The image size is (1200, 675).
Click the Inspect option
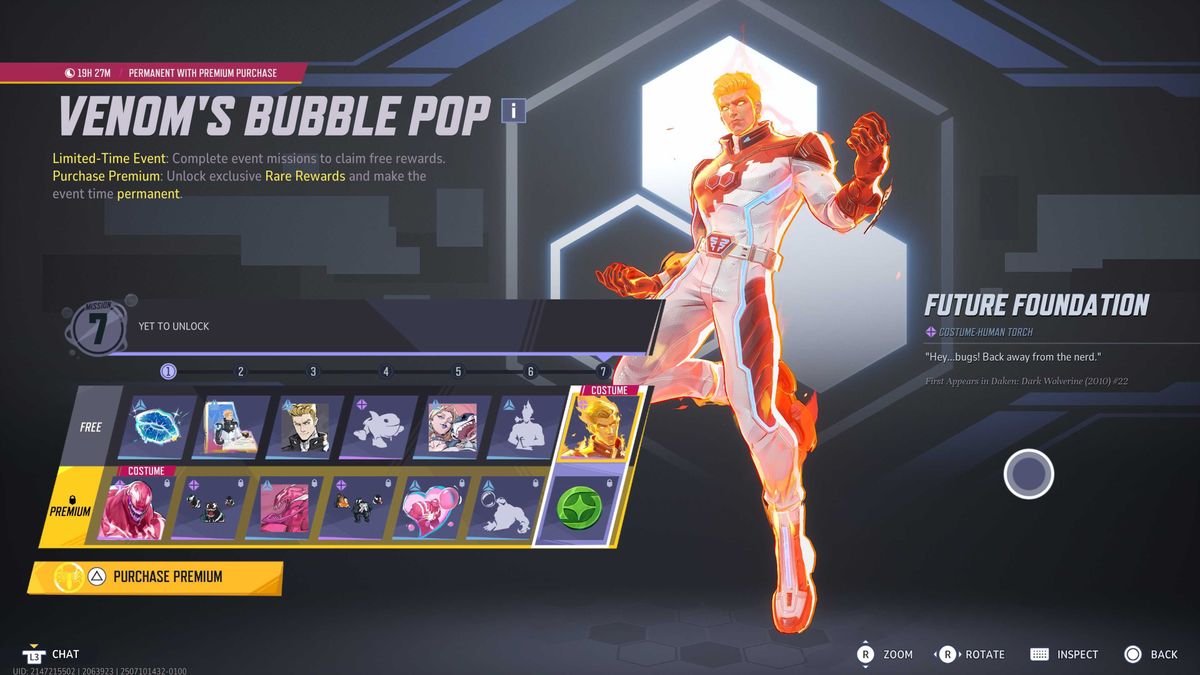click(1064, 654)
